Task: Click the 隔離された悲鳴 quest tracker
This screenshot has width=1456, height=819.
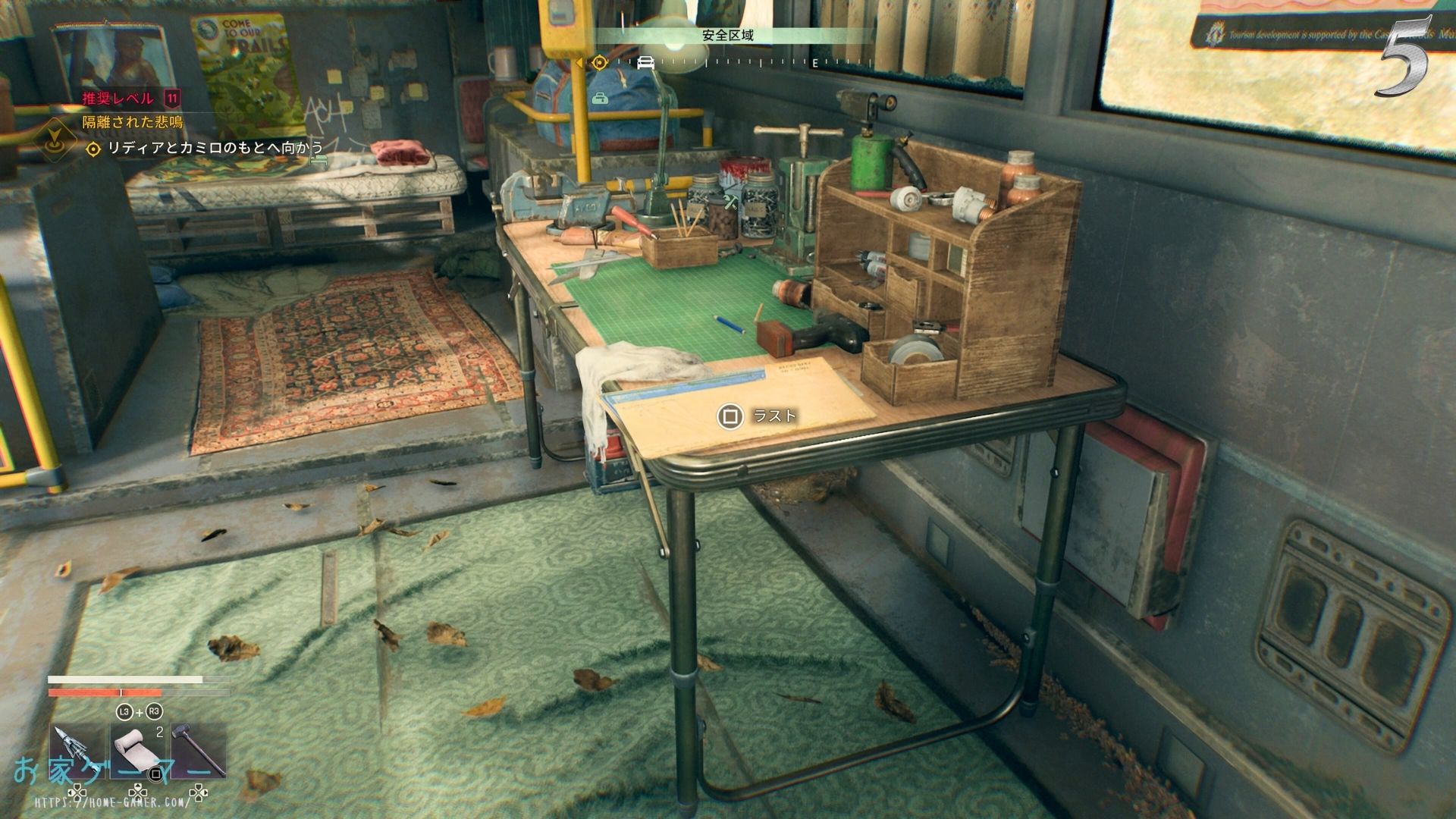Action: click(x=133, y=122)
